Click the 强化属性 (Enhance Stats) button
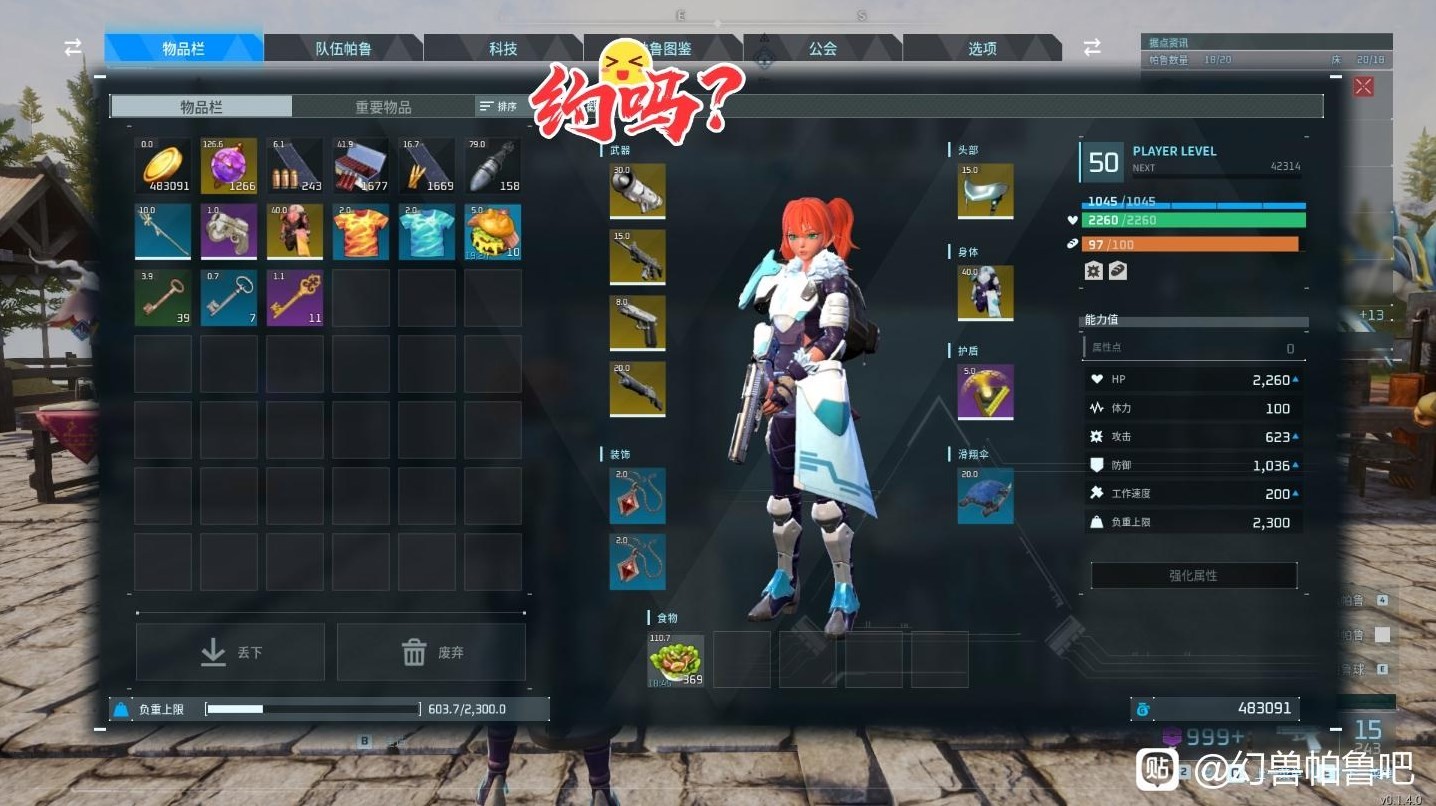The height and width of the screenshot is (806, 1436). (x=1193, y=575)
